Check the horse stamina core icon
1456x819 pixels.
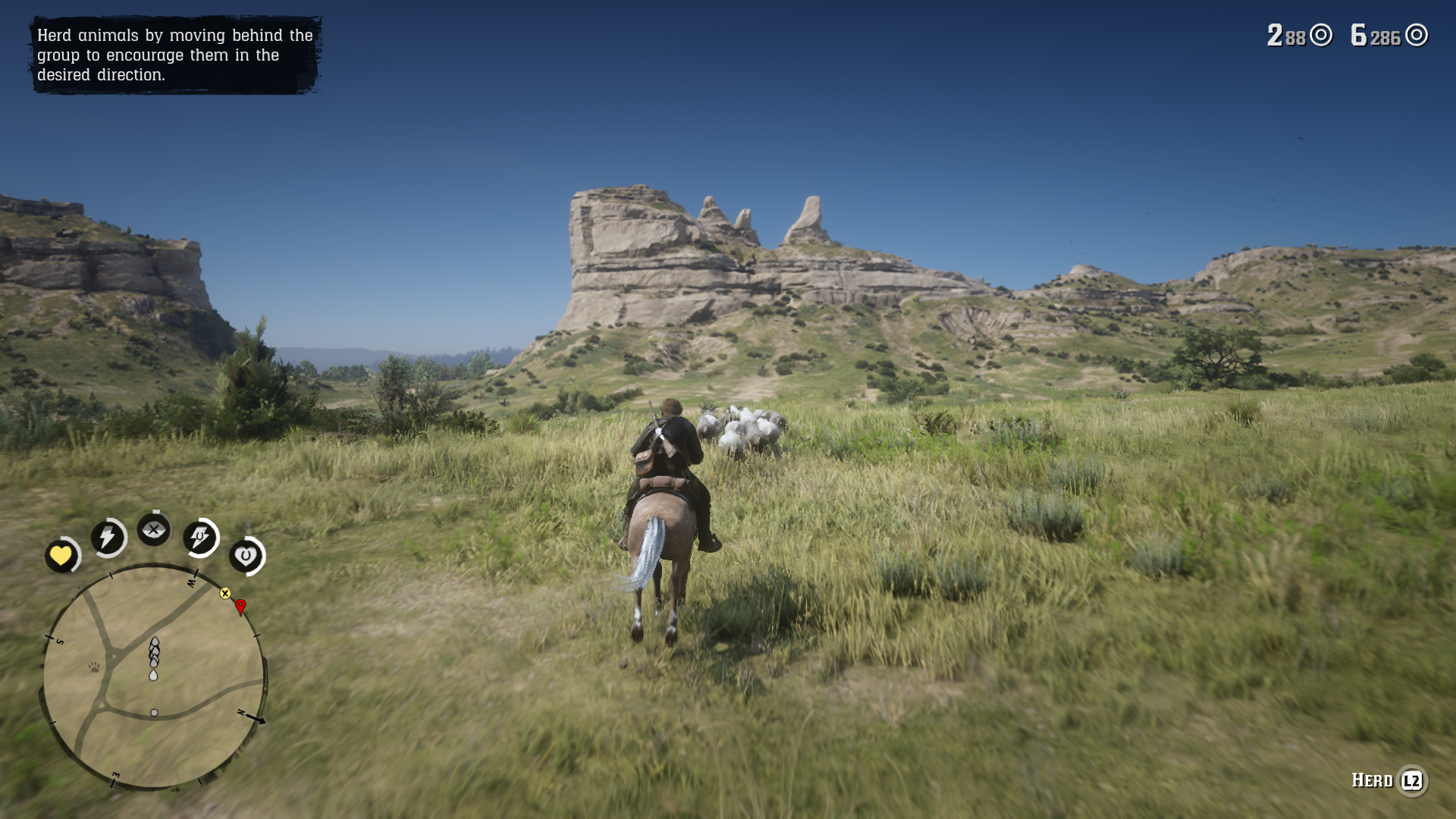(x=200, y=538)
